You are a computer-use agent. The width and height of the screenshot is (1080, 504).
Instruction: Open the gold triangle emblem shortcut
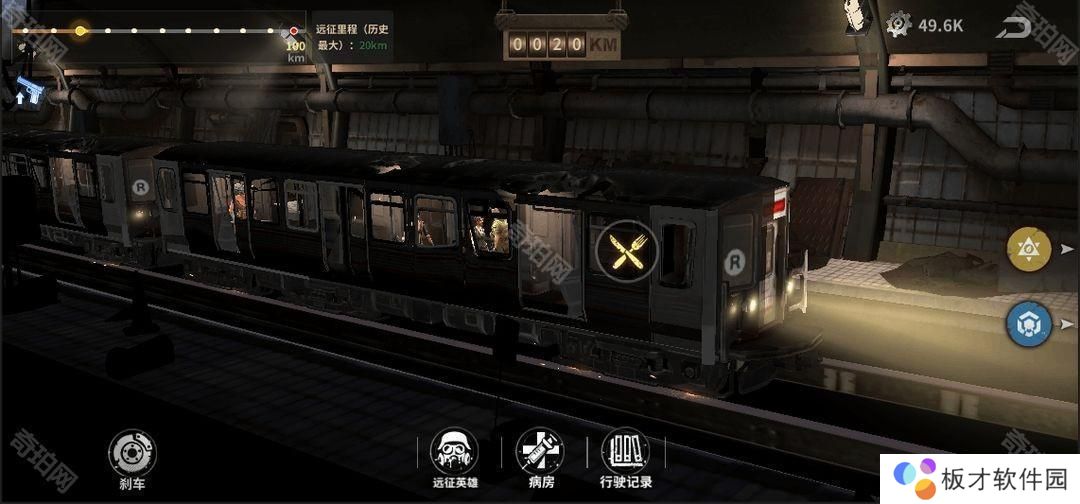point(1029,250)
